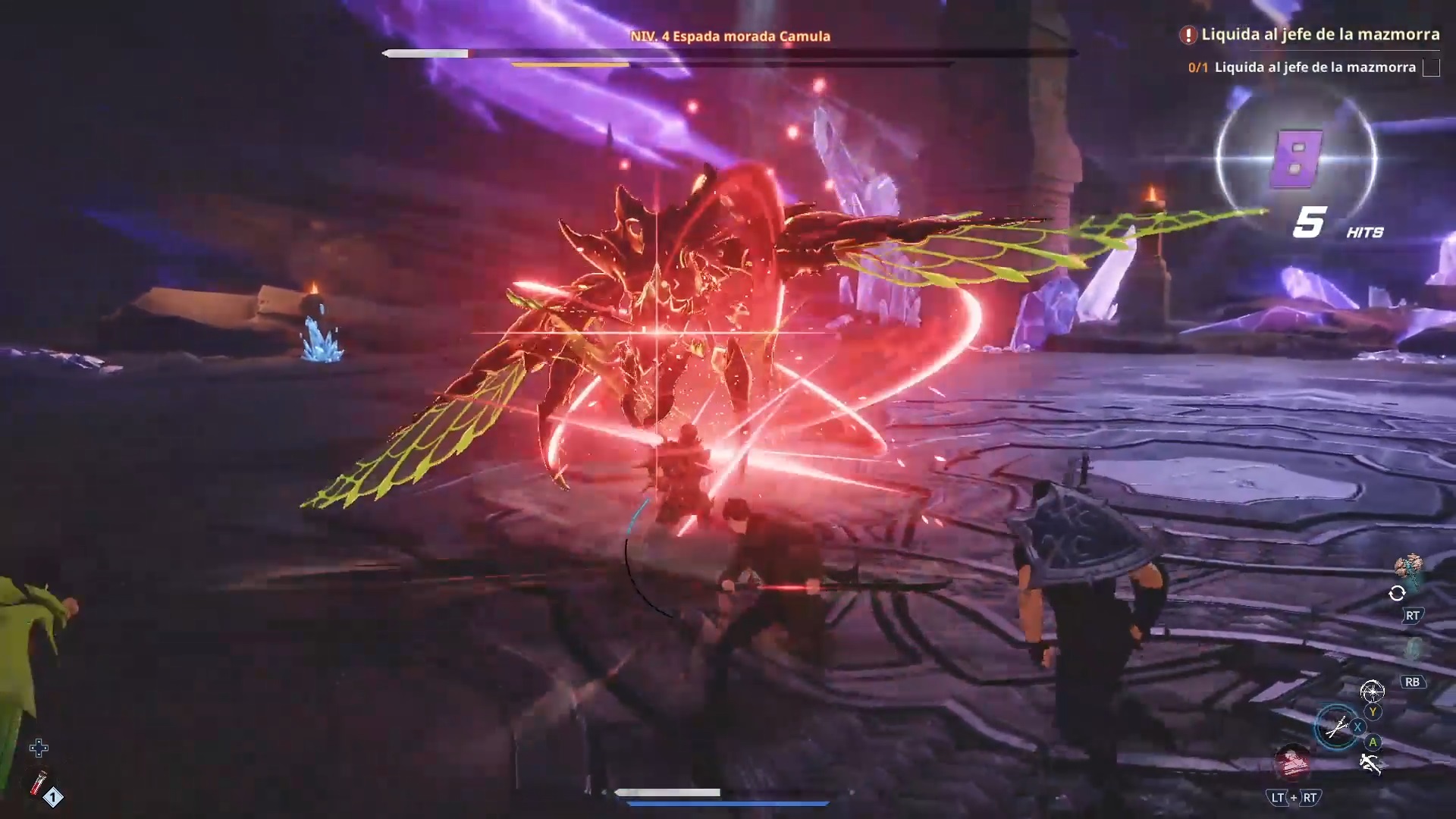Screen dimensions: 1456x819
Task: Tick the dungeon boss objective checkbox
Action: click(x=1431, y=67)
